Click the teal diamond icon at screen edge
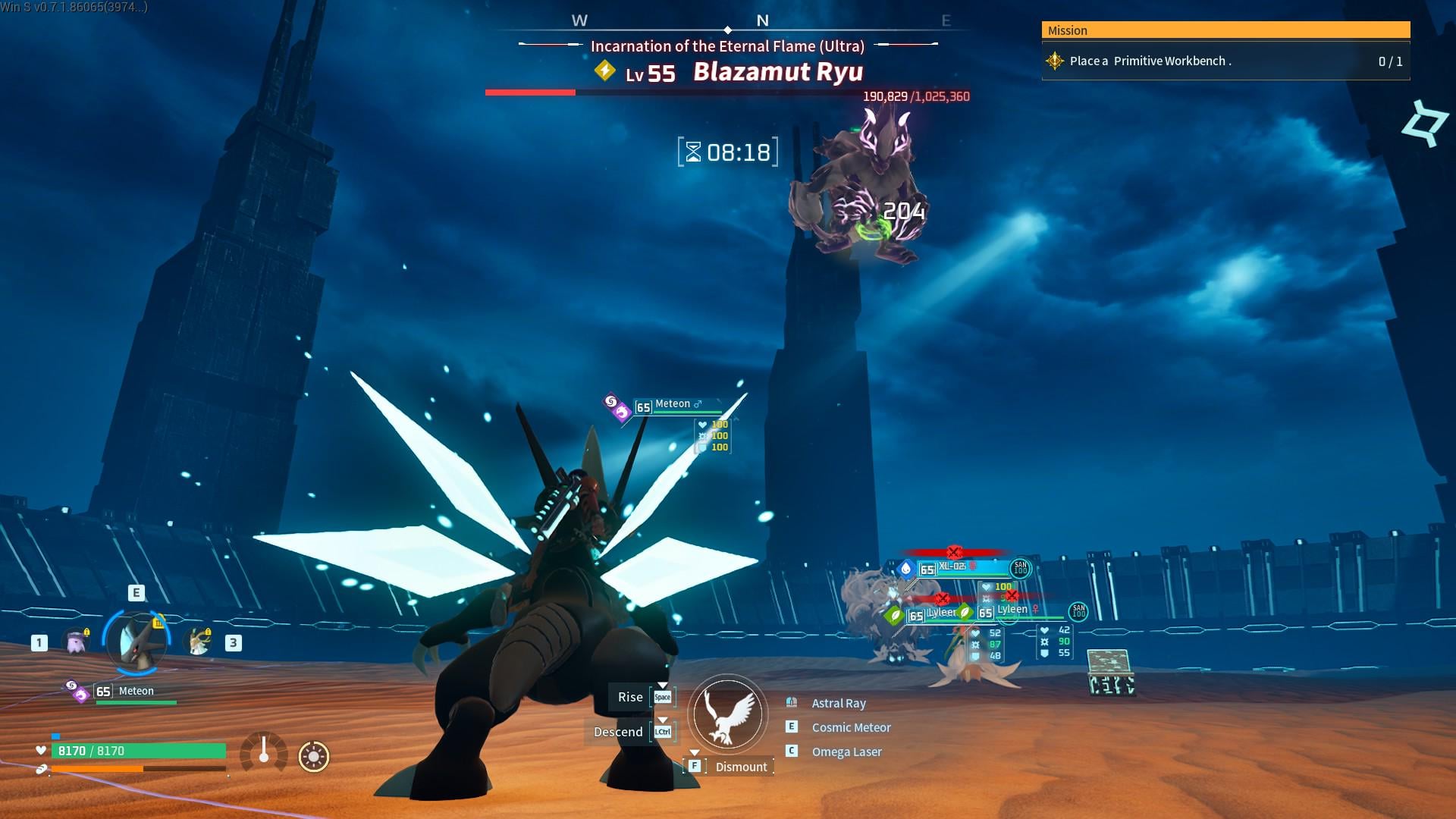The image size is (1456, 819). (1425, 124)
